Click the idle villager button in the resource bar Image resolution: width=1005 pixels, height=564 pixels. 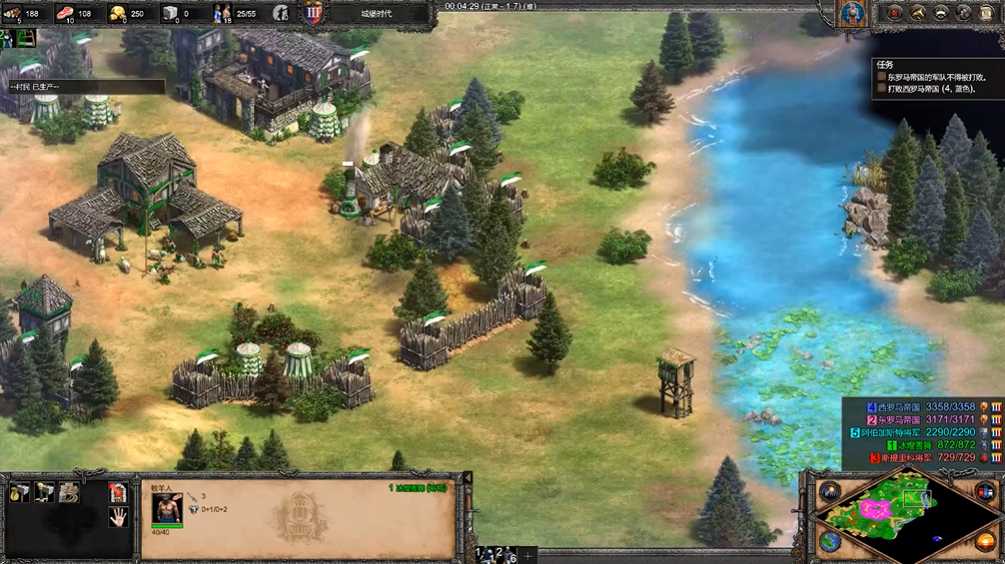click(x=280, y=14)
